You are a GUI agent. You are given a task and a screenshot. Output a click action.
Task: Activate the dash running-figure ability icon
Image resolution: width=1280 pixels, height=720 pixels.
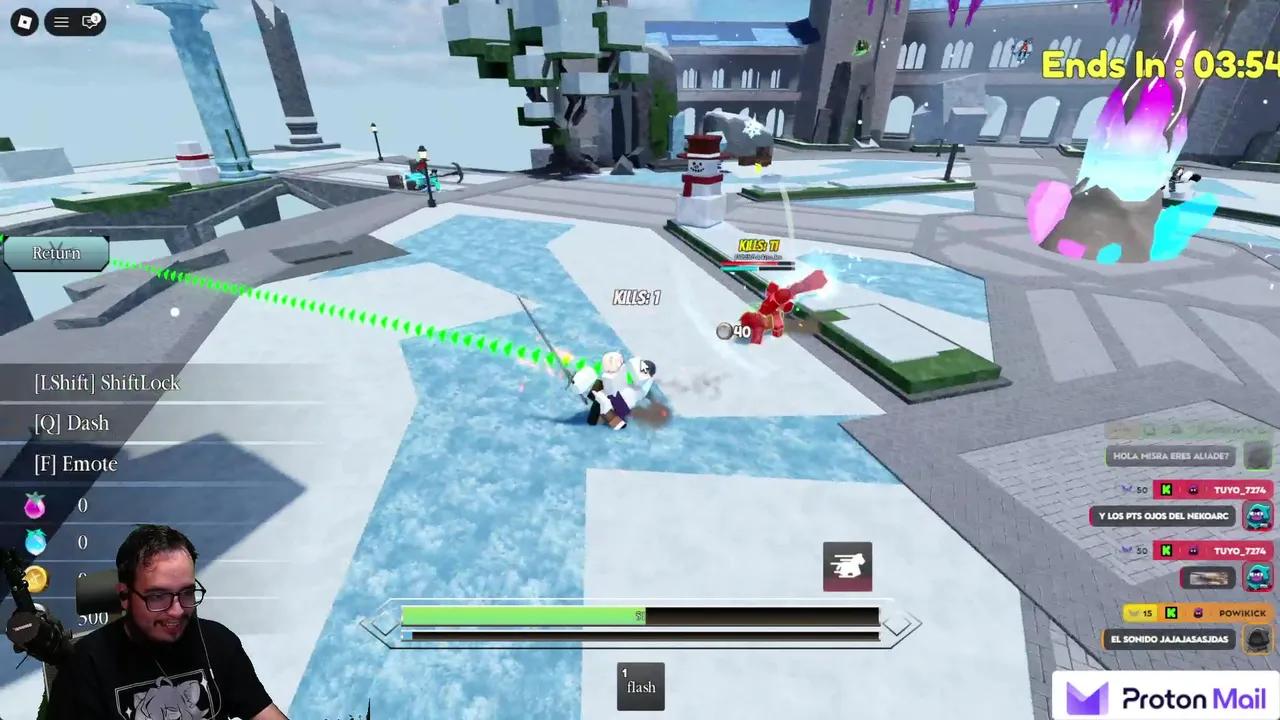847,567
